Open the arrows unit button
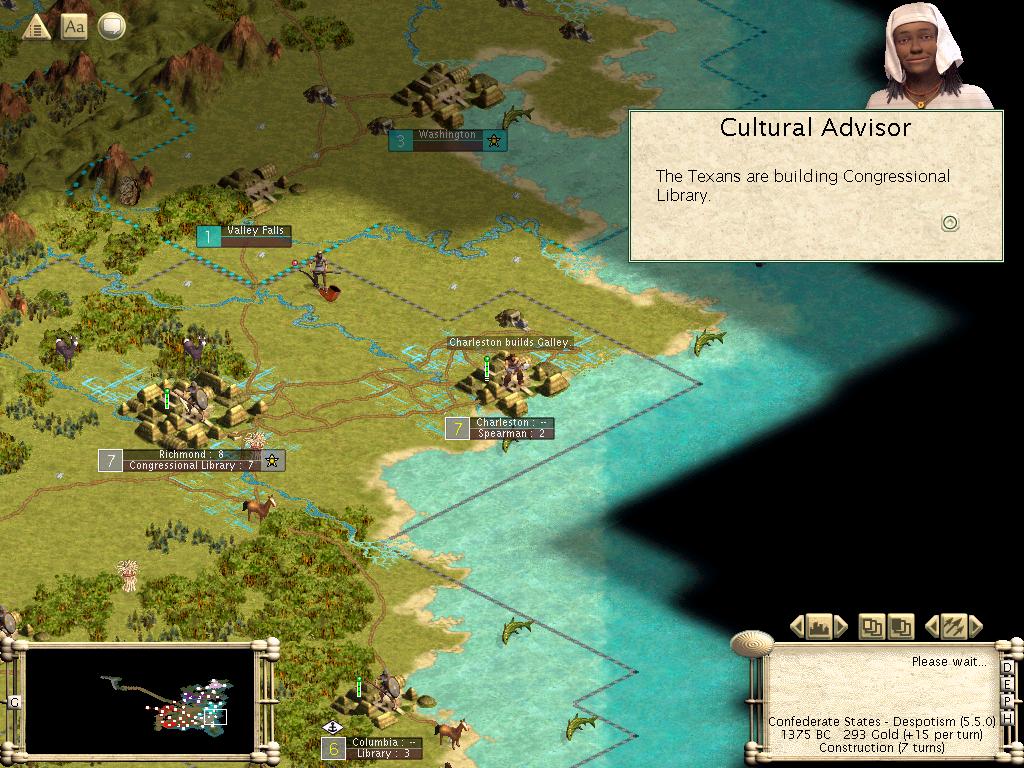The height and width of the screenshot is (768, 1024). (952, 627)
